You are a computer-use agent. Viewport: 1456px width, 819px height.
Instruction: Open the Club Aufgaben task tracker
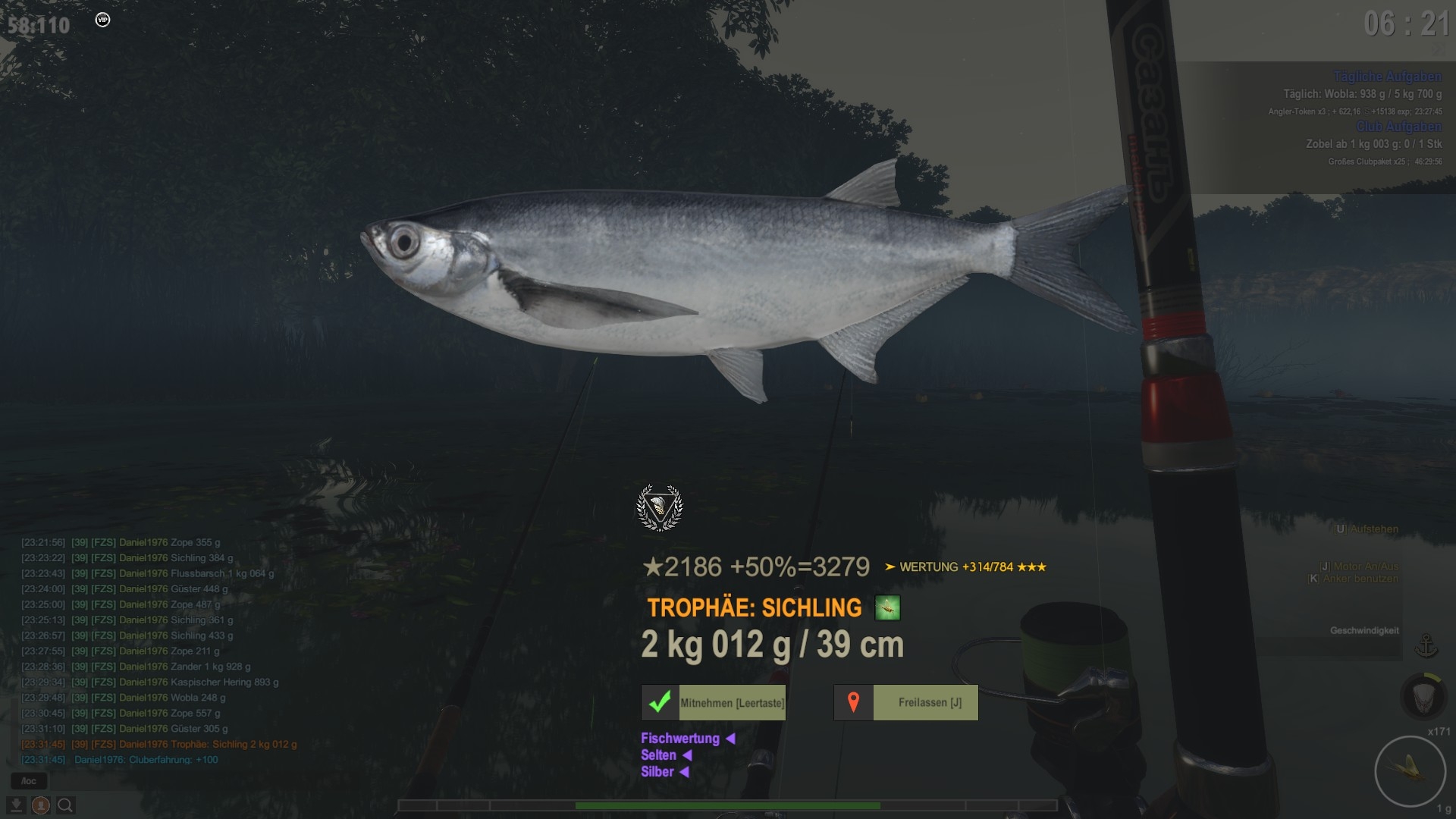tap(1398, 127)
